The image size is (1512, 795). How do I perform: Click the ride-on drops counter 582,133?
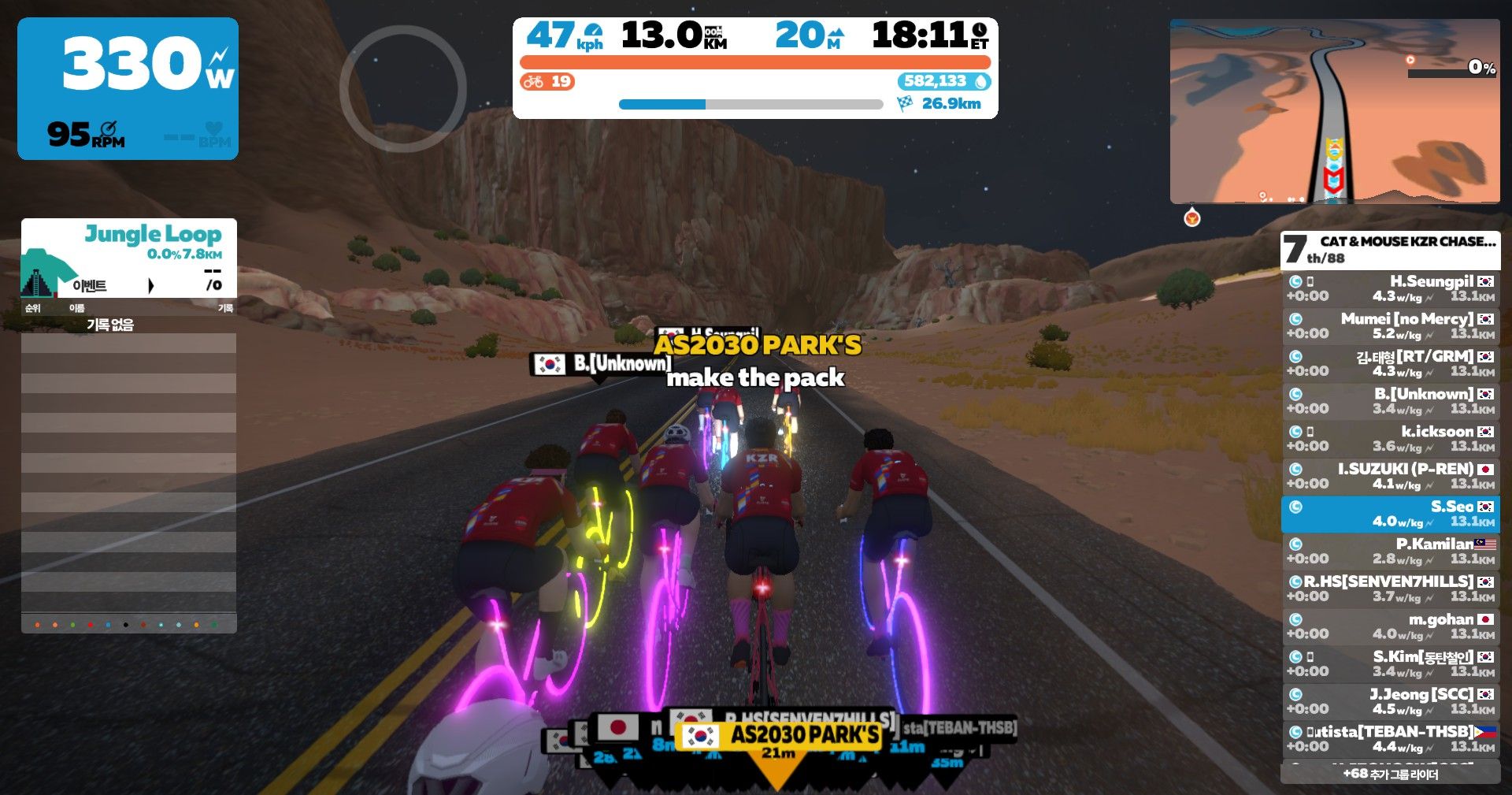coord(943,81)
